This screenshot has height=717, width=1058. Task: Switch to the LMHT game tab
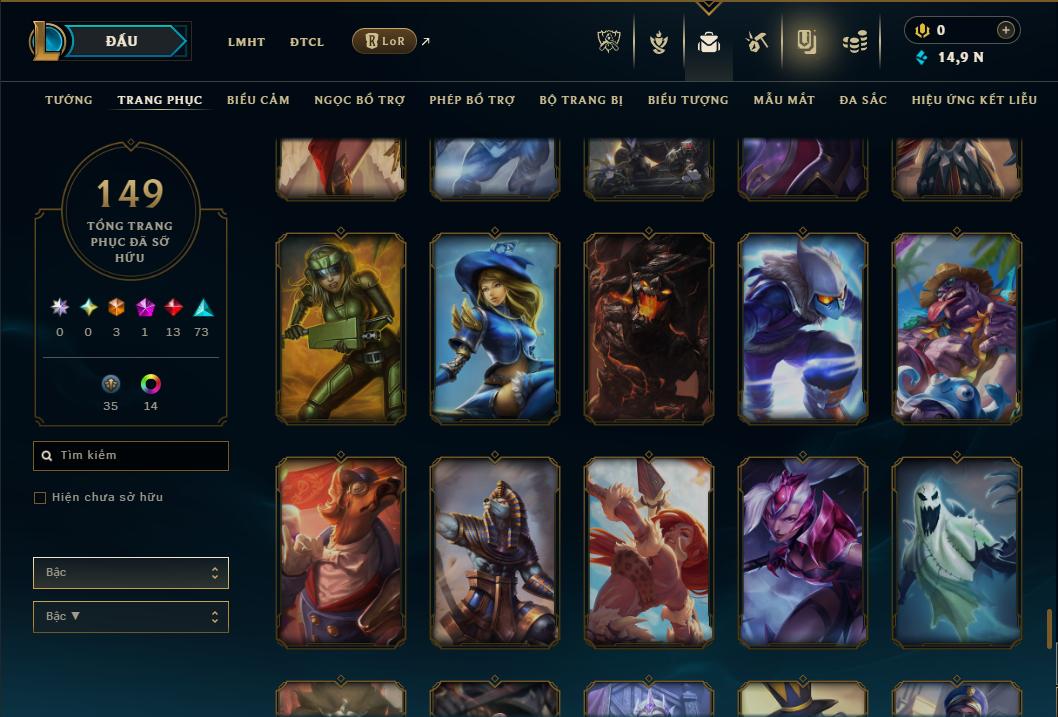tap(246, 42)
